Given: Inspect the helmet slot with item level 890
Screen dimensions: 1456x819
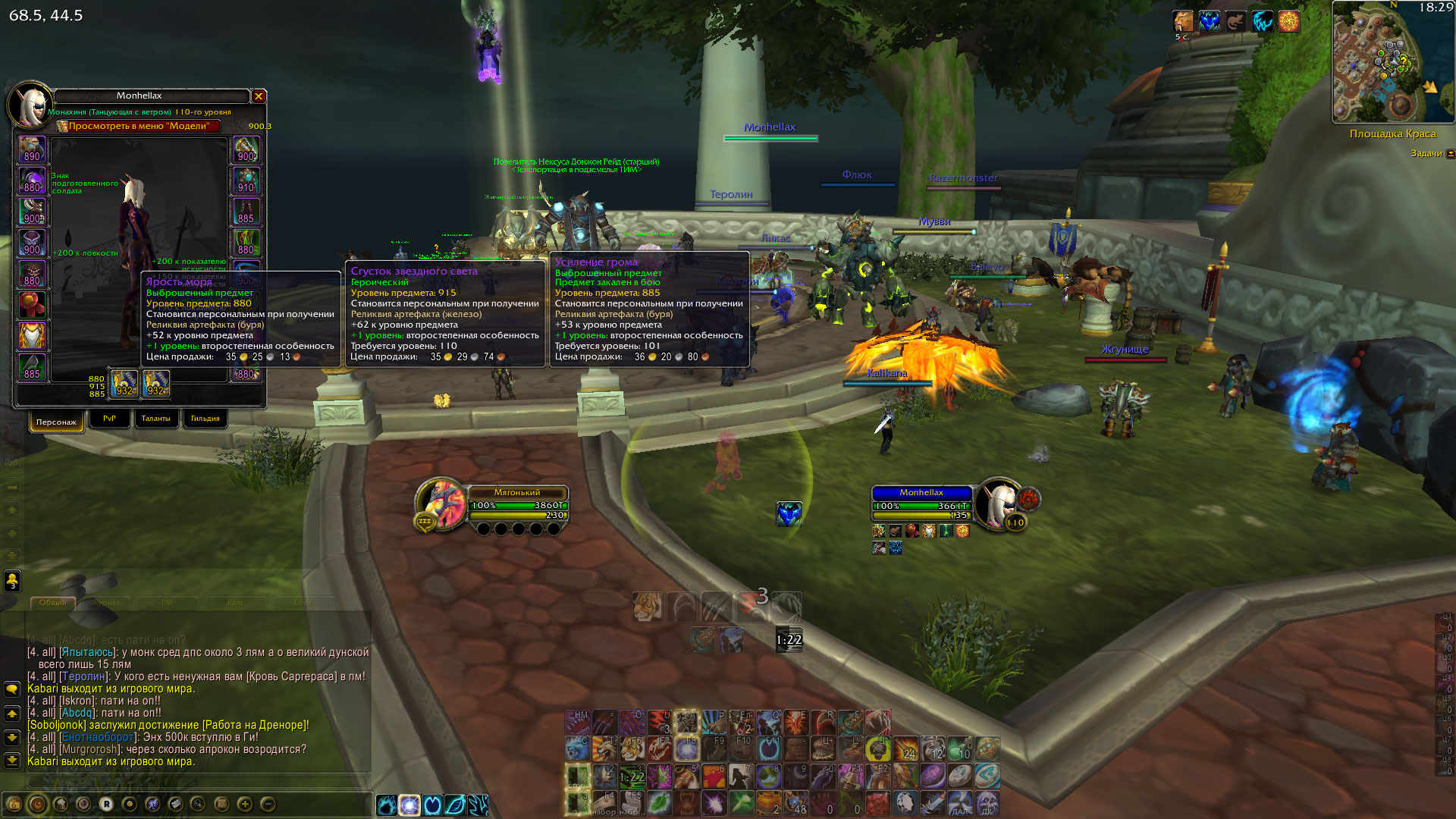Looking at the screenshot, I should pos(32,149).
